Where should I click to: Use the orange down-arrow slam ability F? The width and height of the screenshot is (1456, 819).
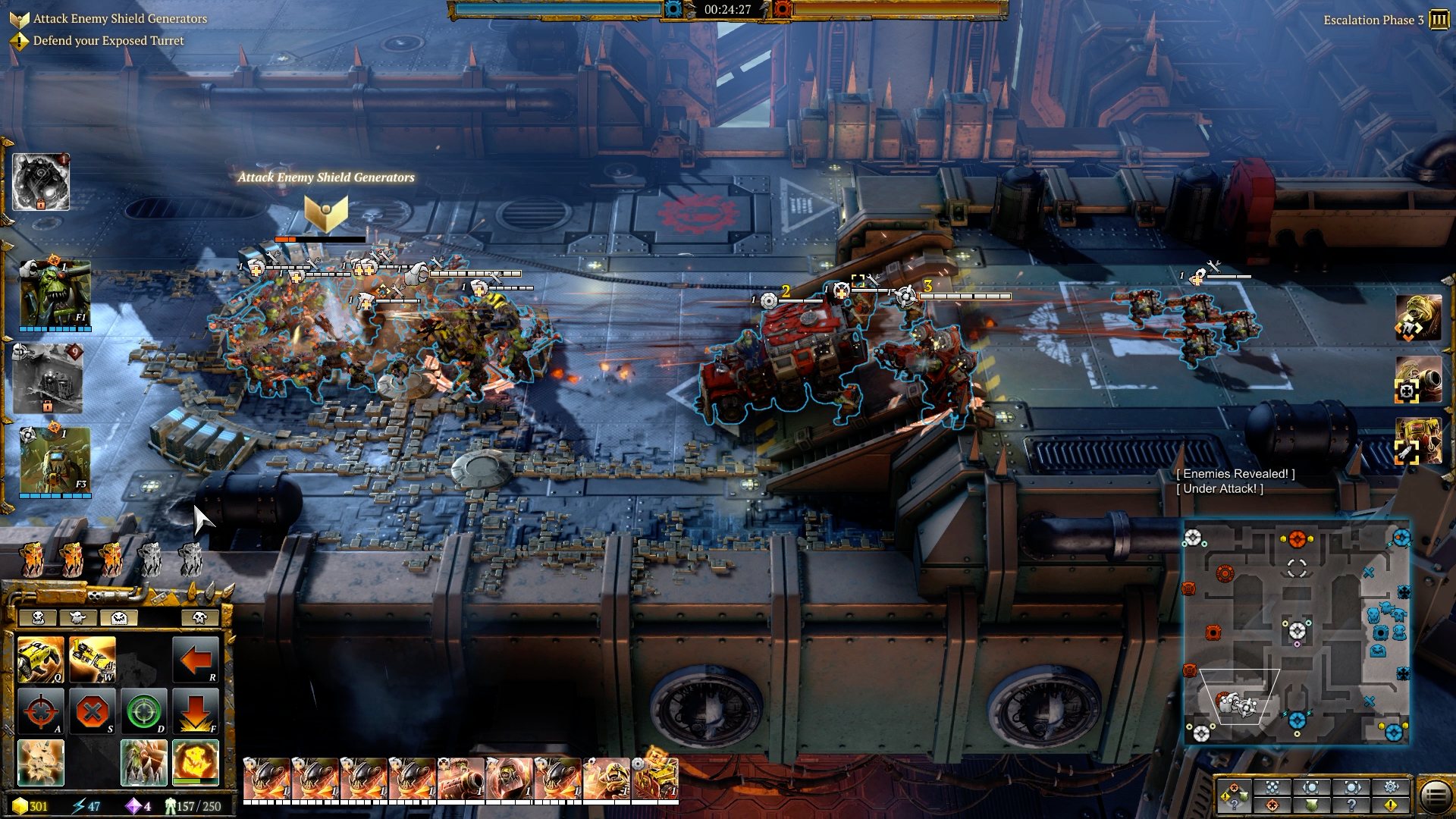196,711
